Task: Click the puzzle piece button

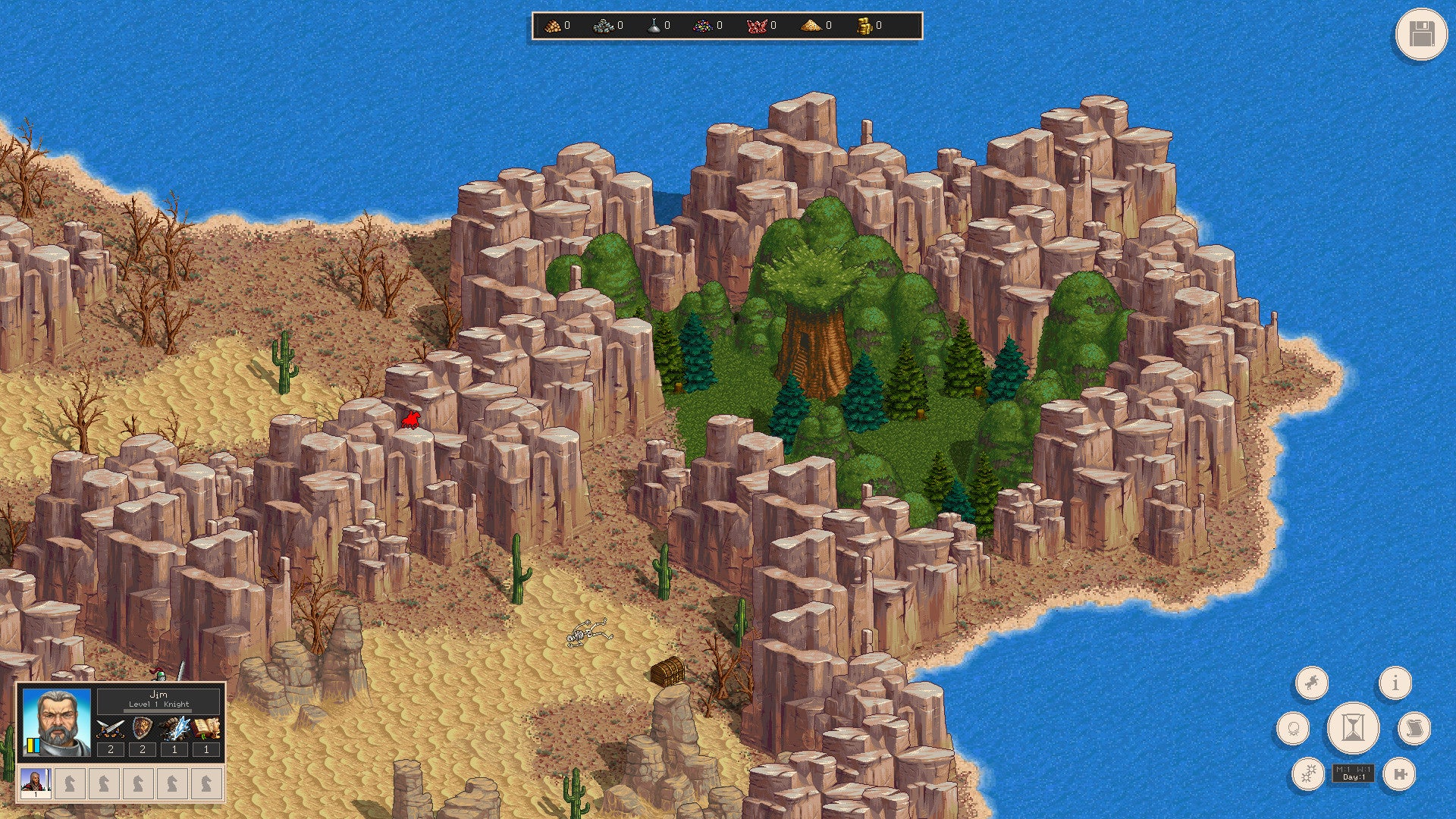Action: pyautogui.click(x=1398, y=773)
